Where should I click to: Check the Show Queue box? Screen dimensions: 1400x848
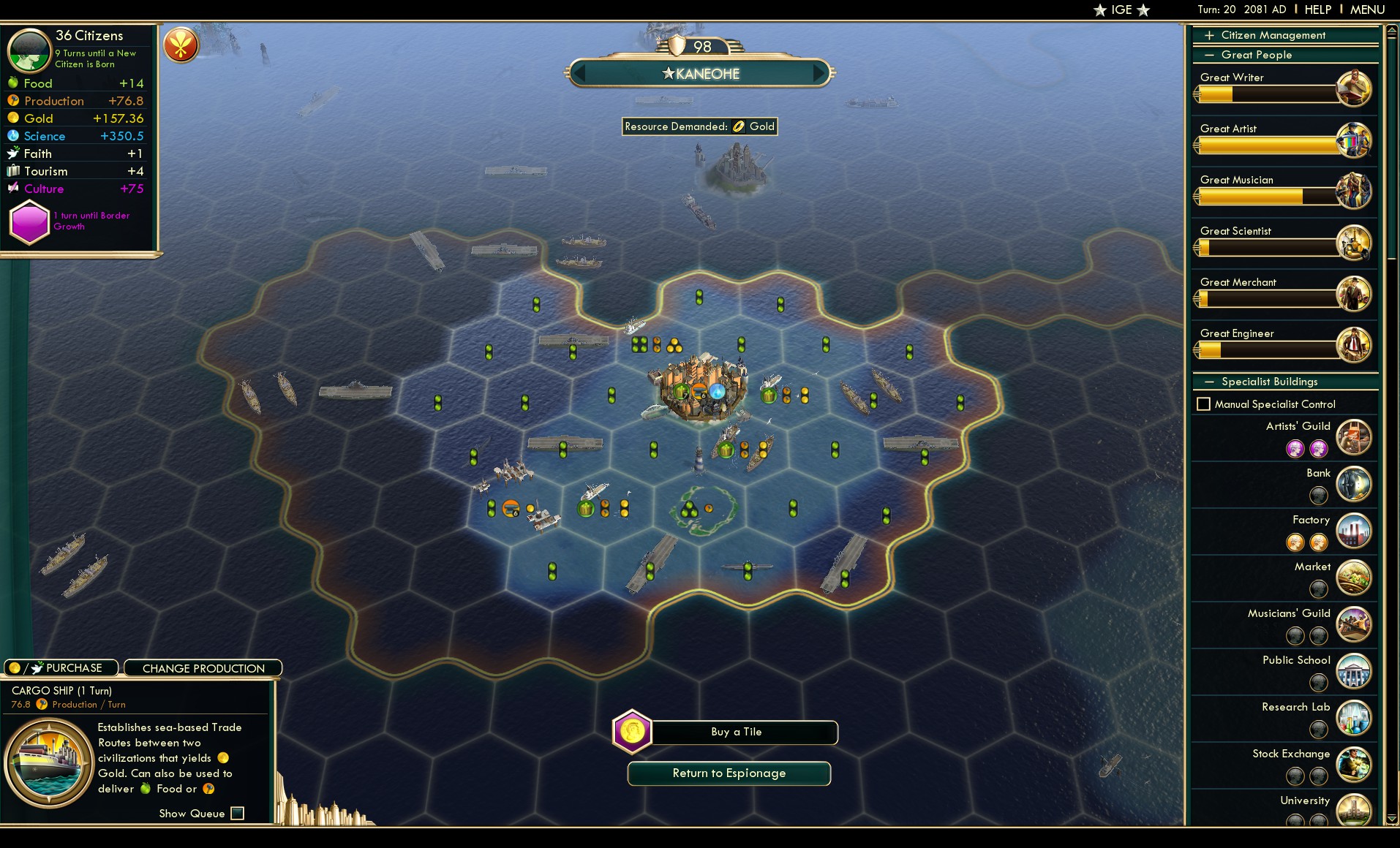(x=238, y=813)
